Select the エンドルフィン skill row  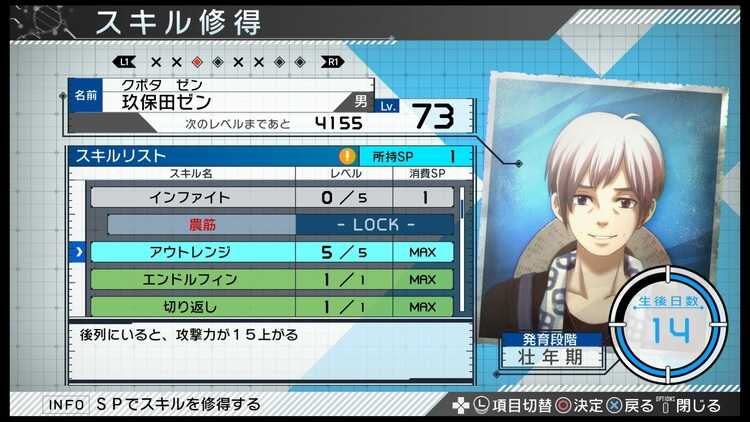click(x=272, y=279)
